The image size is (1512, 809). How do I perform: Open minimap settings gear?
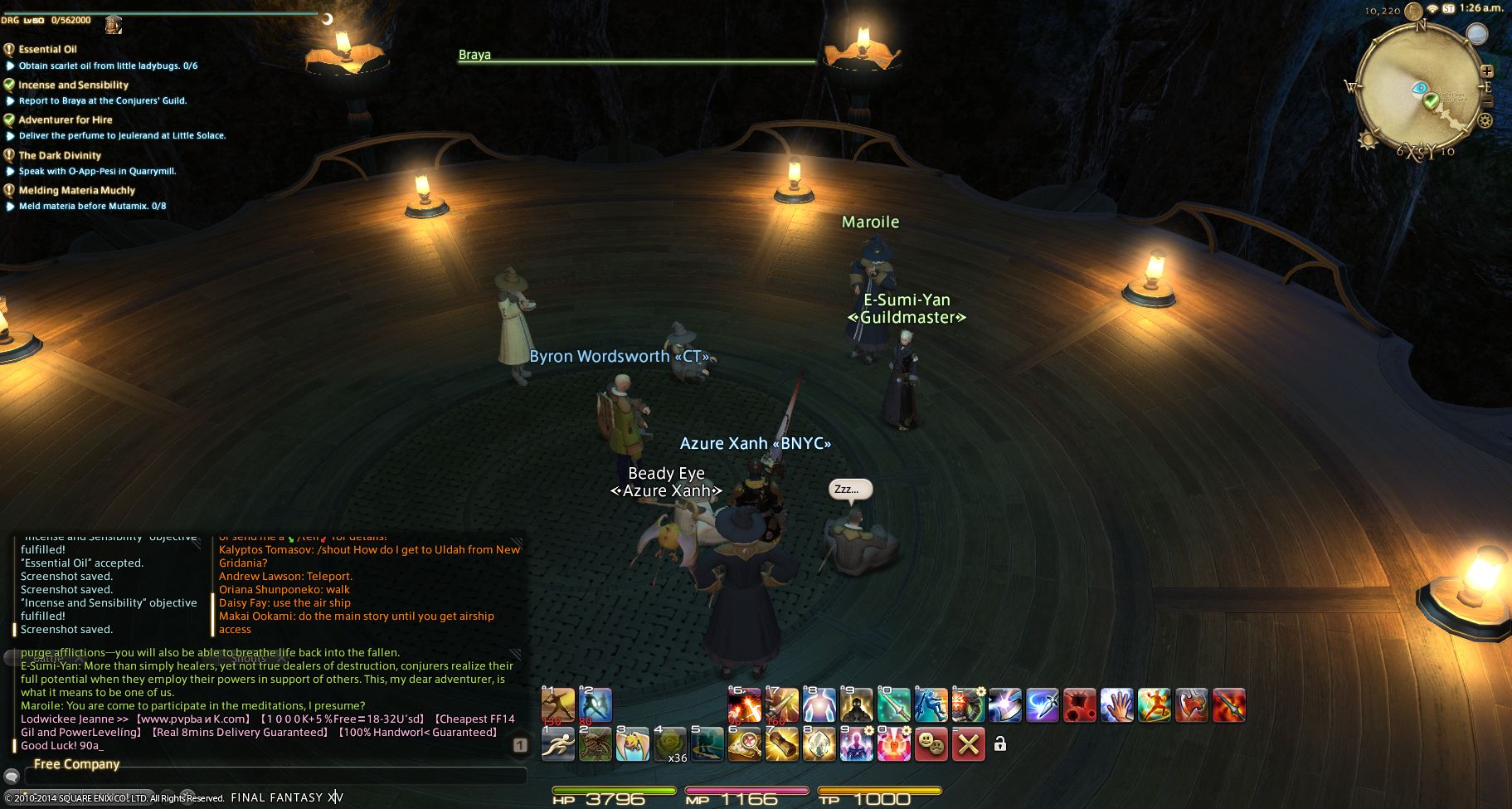(1485, 121)
